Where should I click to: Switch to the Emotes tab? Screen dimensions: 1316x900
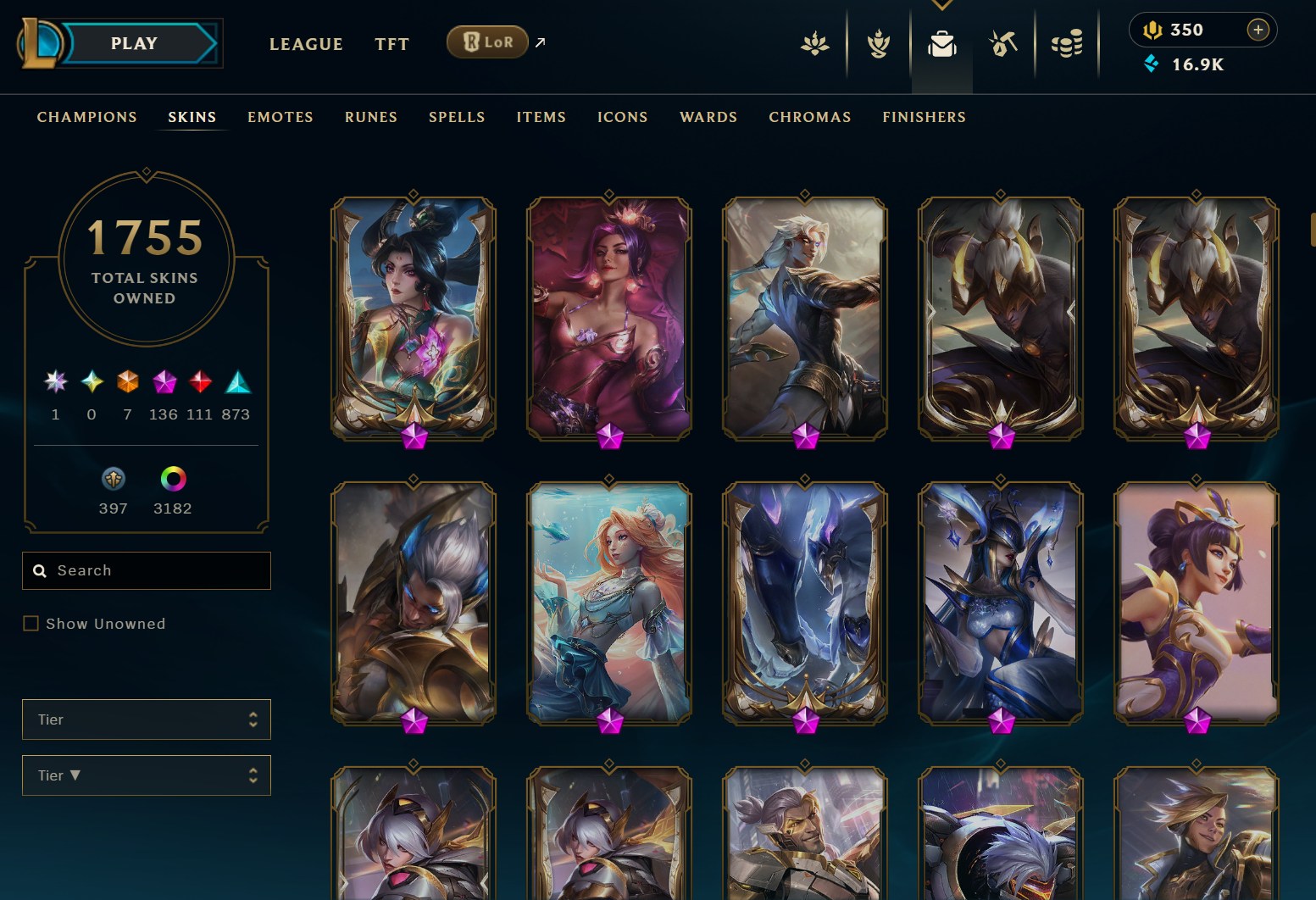[280, 117]
